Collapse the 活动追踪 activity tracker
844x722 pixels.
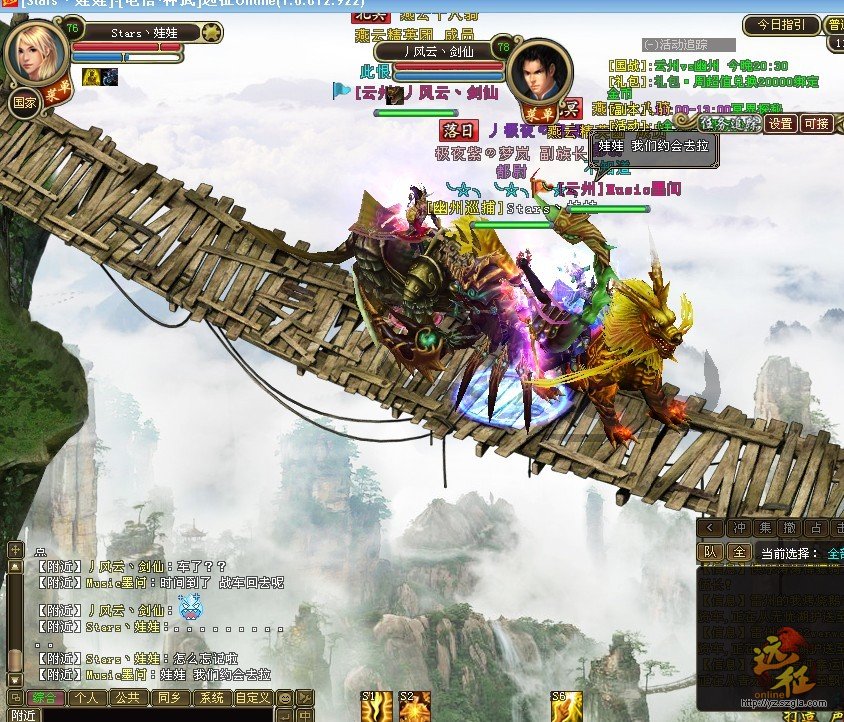[x=650, y=45]
